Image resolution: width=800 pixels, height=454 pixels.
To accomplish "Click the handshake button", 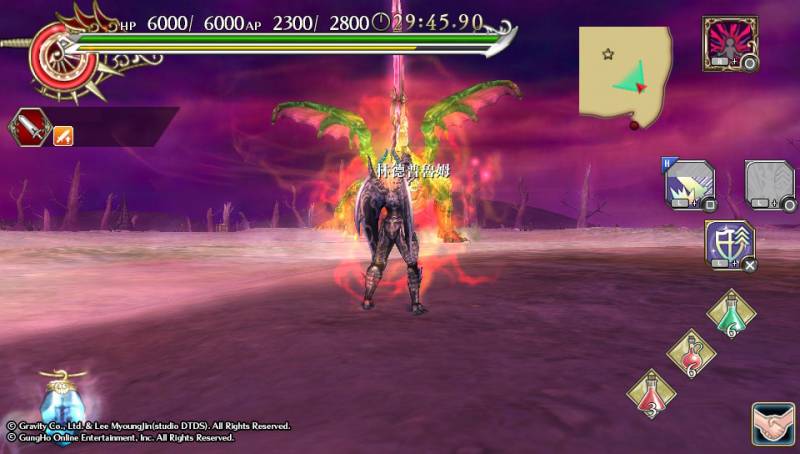I will coord(771,423).
